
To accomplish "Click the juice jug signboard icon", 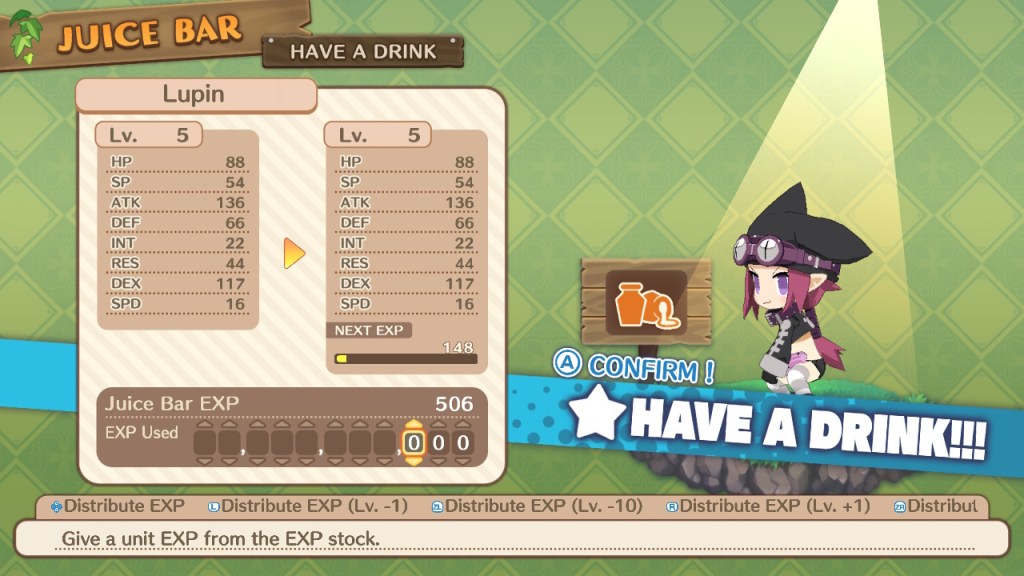I will 646,305.
